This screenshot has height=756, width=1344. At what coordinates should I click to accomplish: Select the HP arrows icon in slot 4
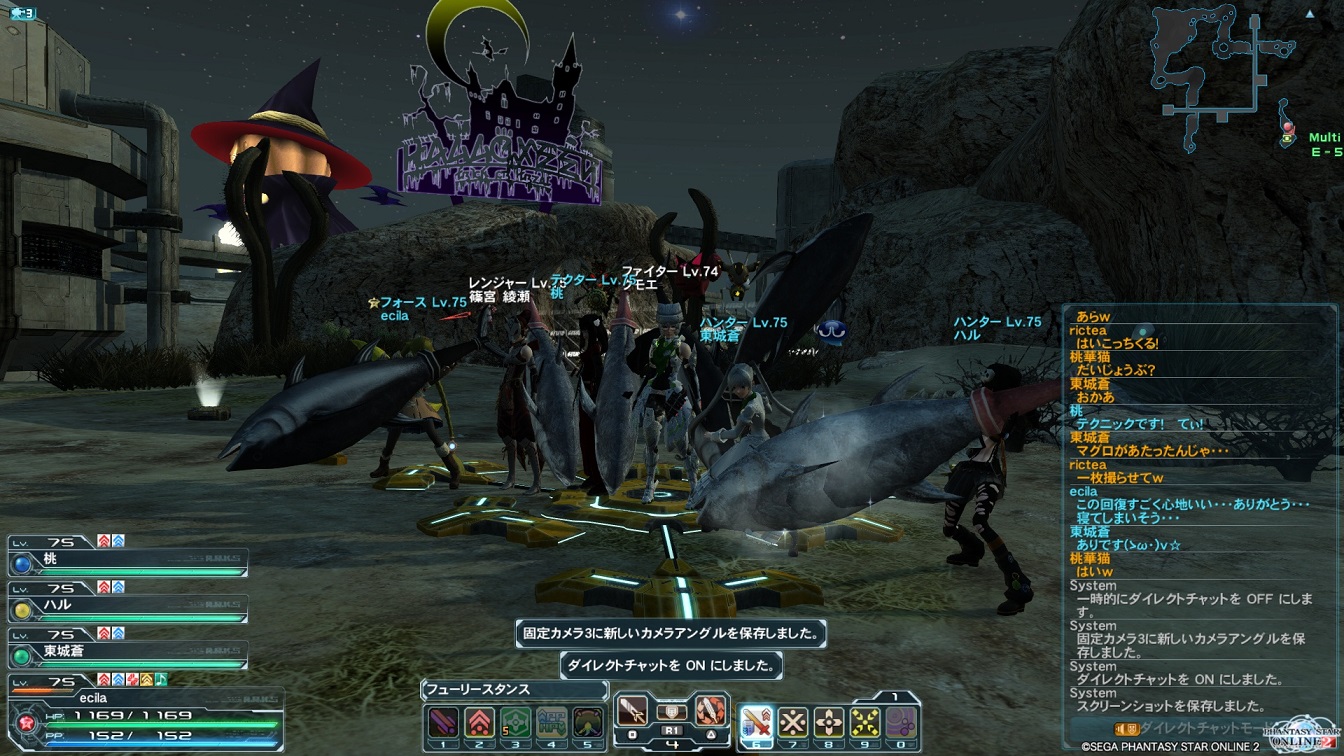click(551, 721)
